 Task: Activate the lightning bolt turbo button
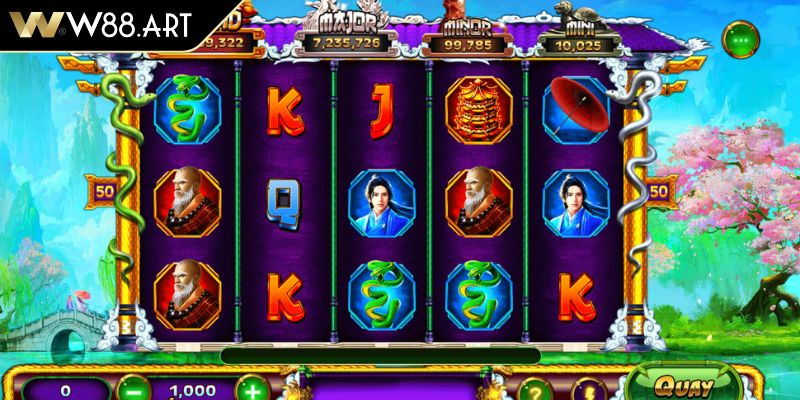coord(588,391)
